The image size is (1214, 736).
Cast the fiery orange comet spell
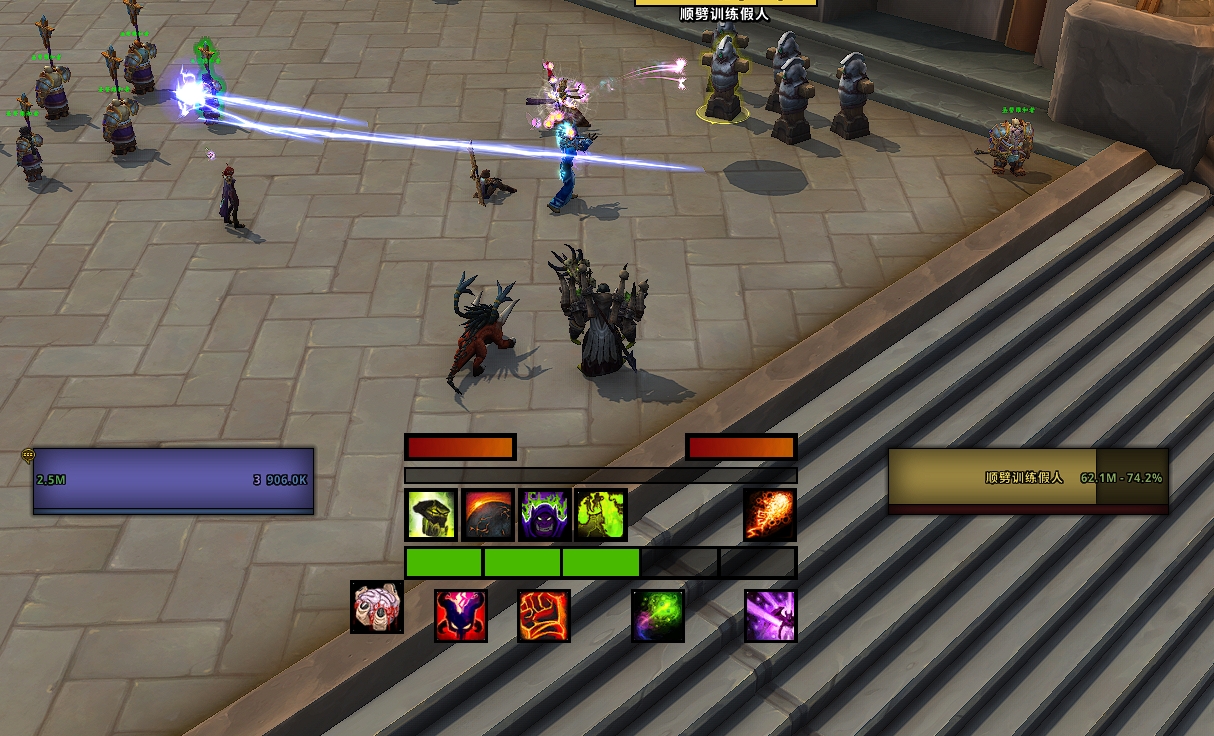[770, 515]
